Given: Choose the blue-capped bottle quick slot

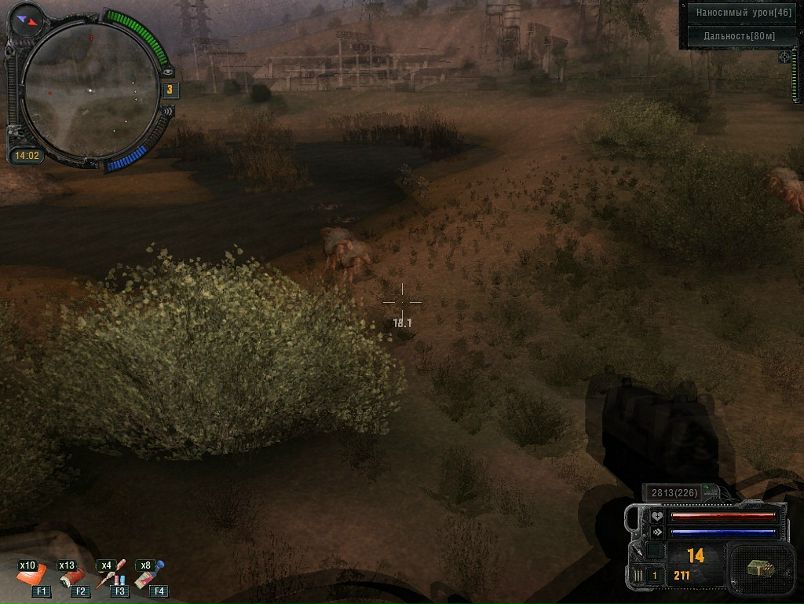Looking at the screenshot, I should (x=150, y=575).
